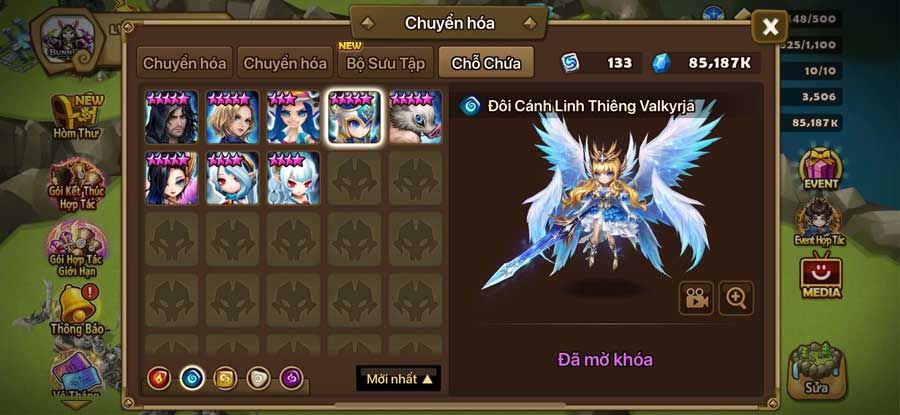Select the black-haired woman portrait
The image size is (900, 415).
(172, 178)
